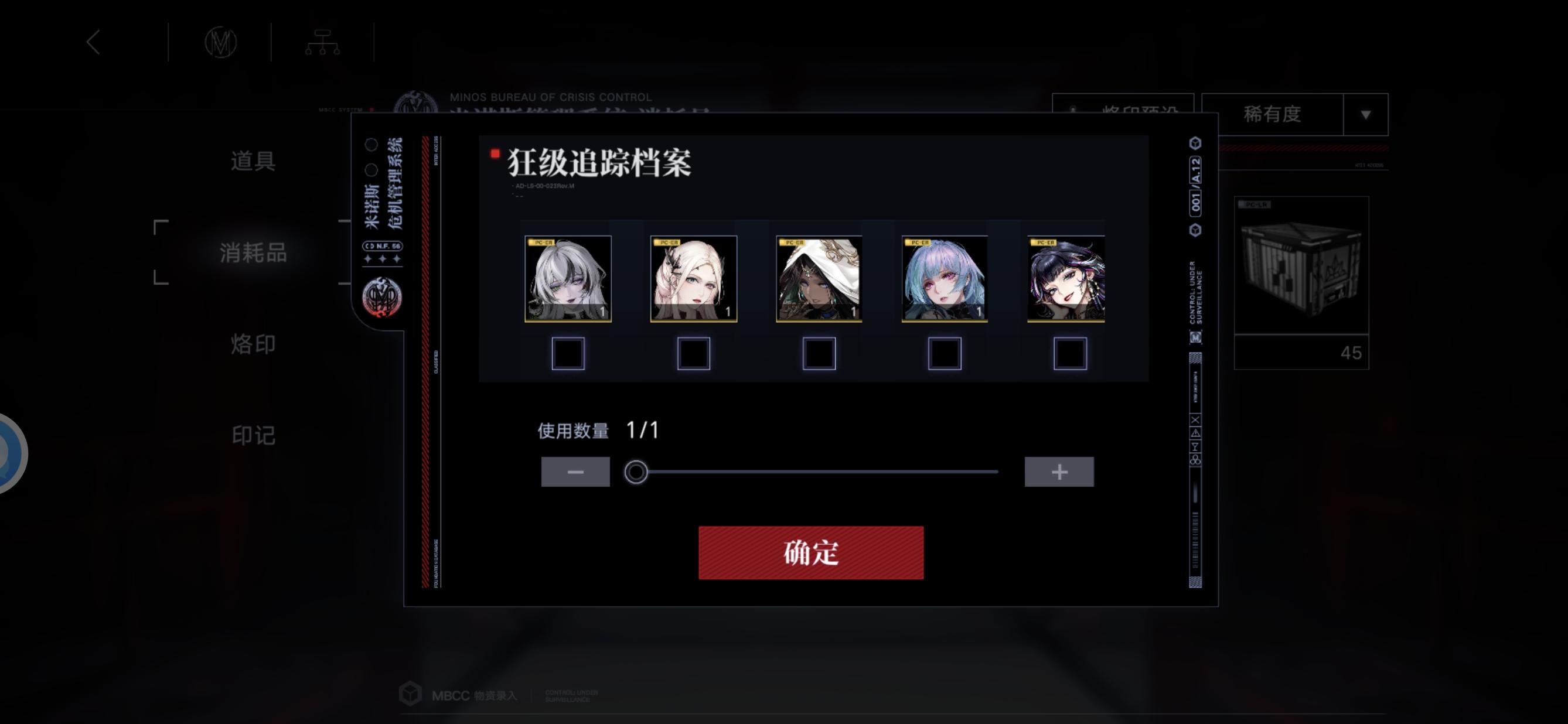Click the lower cube icon on the right panel
This screenshot has width=1568, height=724.
[1195, 230]
